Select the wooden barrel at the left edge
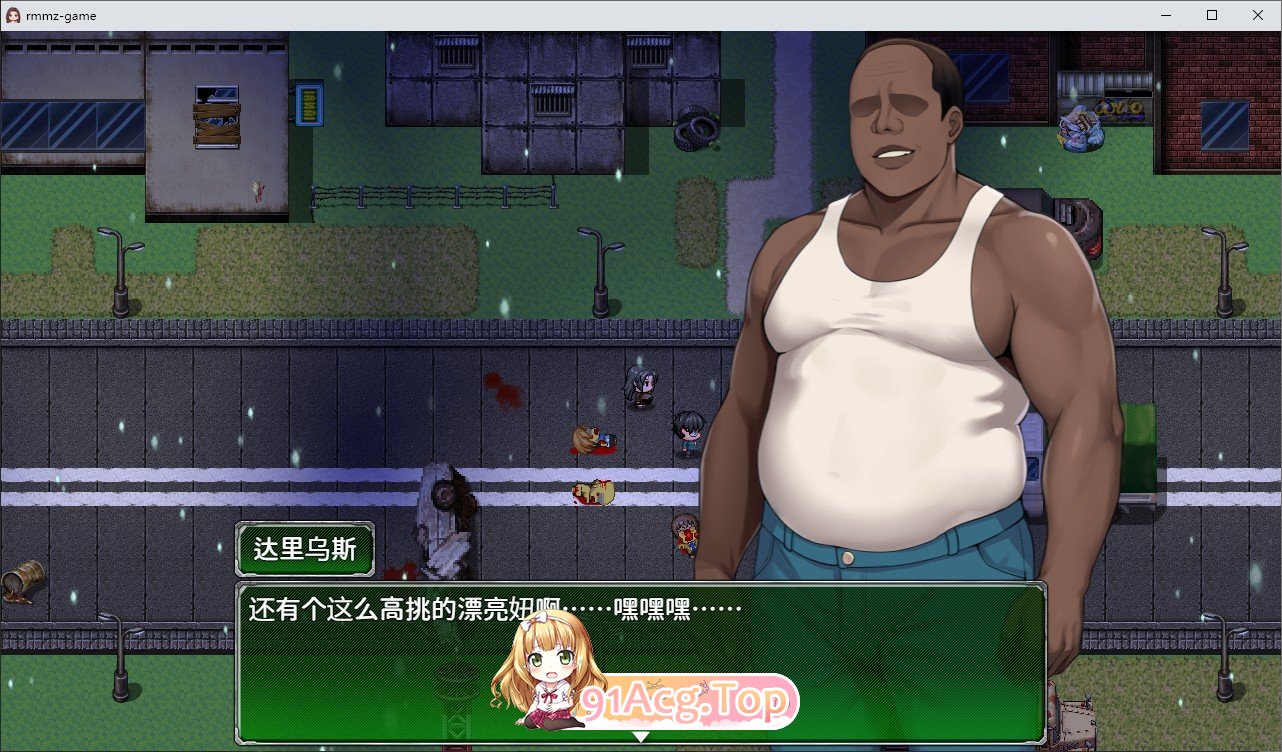This screenshot has height=752, width=1282. click(x=22, y=578)
